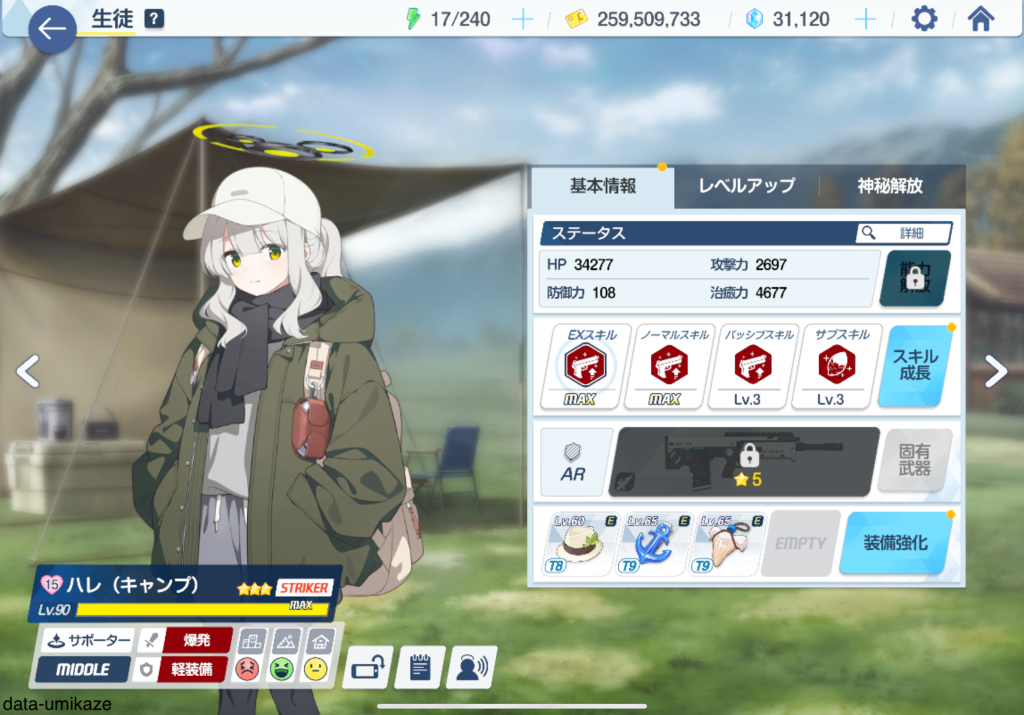Open the 神秘解放 tab

890,186
